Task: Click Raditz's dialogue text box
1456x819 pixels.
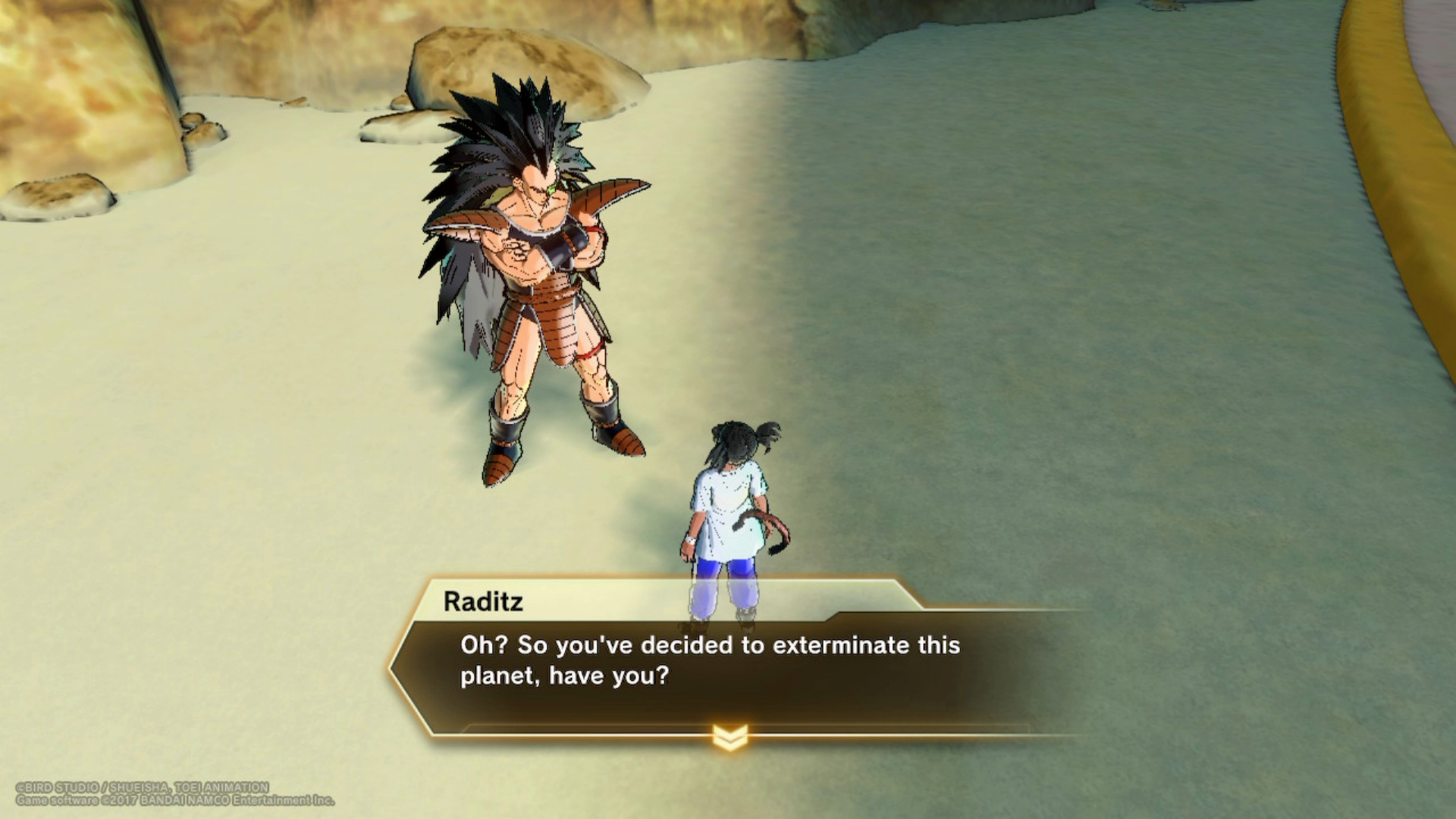Action: tap(710, 661)
